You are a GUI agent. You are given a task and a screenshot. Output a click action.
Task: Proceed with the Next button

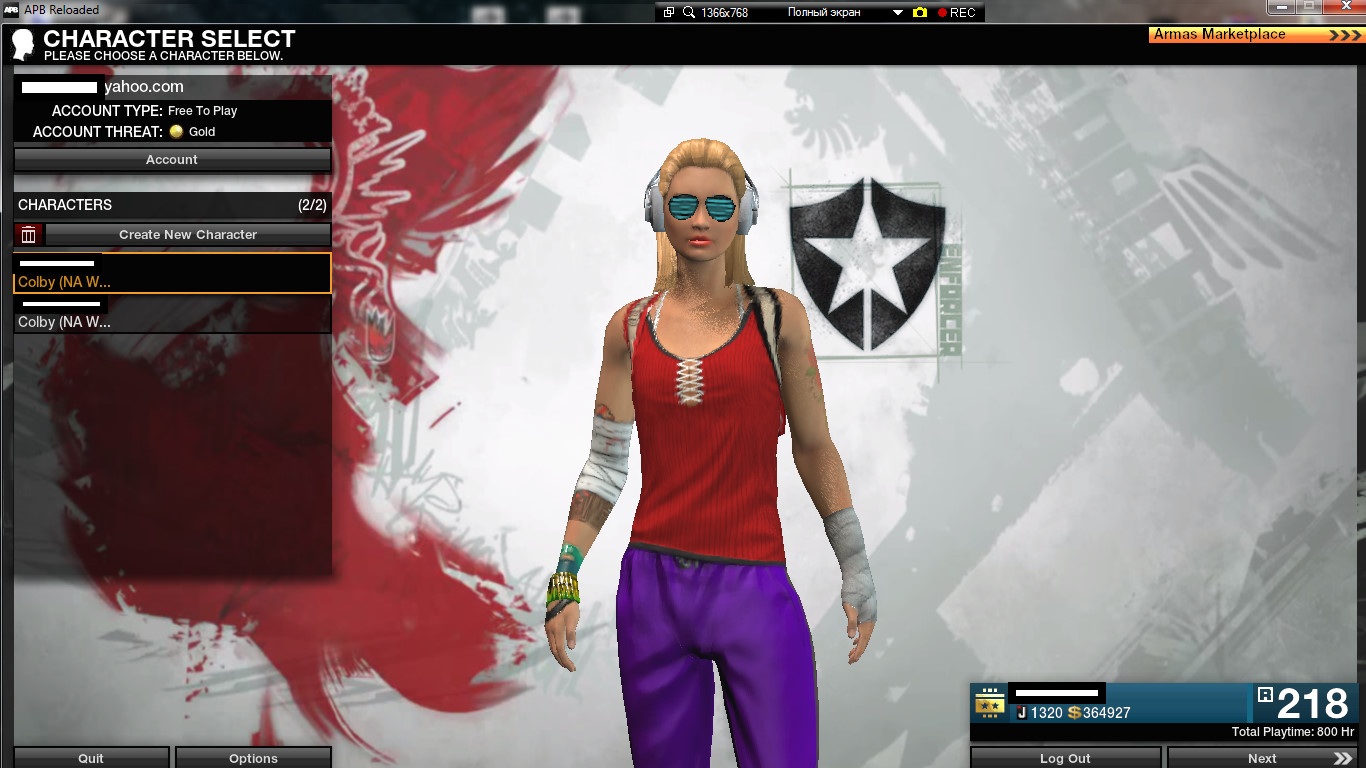click(1263, 758)
